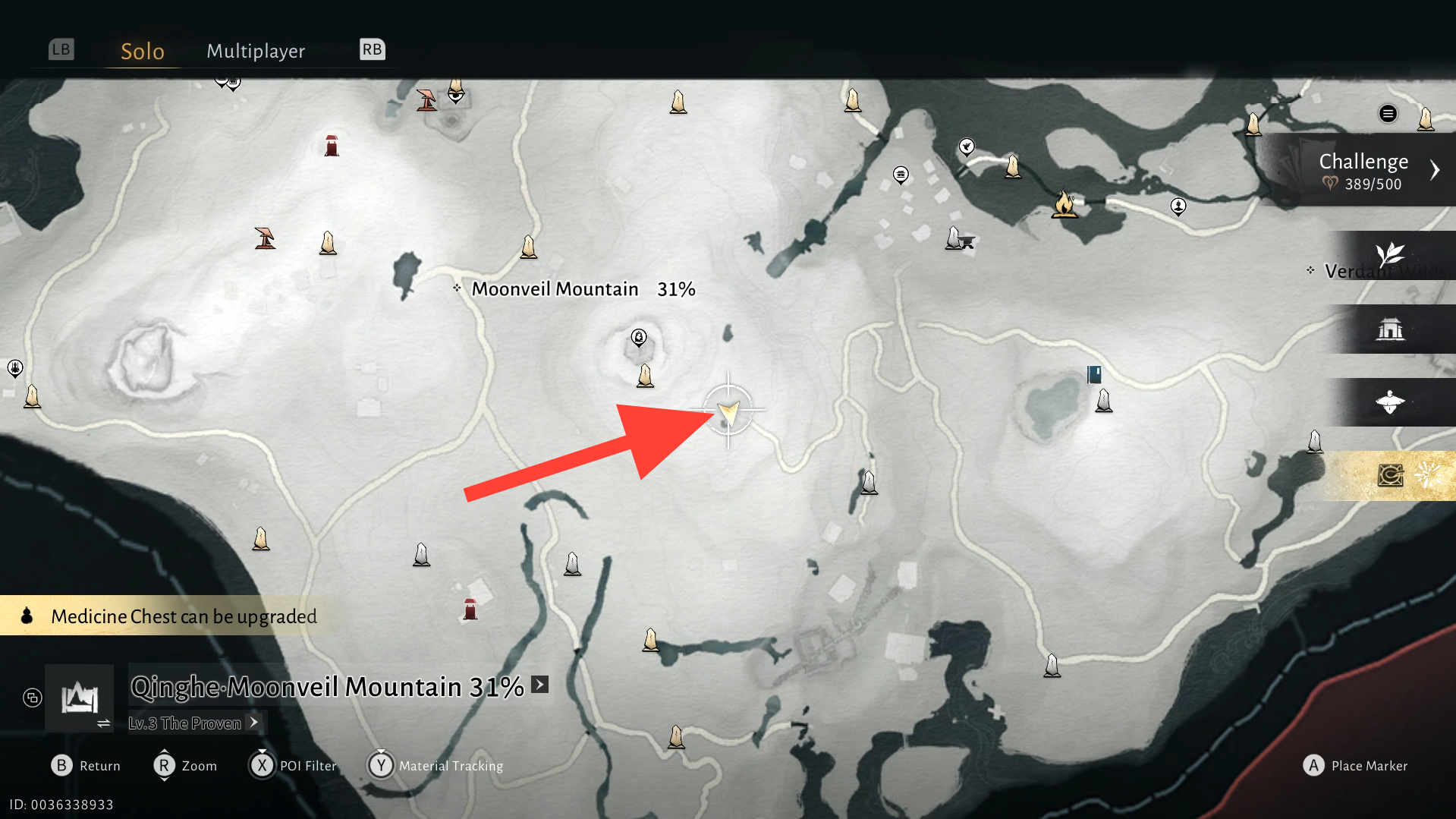
Task: Click the copy icon beside region emblem
Action: coord(33,698)
